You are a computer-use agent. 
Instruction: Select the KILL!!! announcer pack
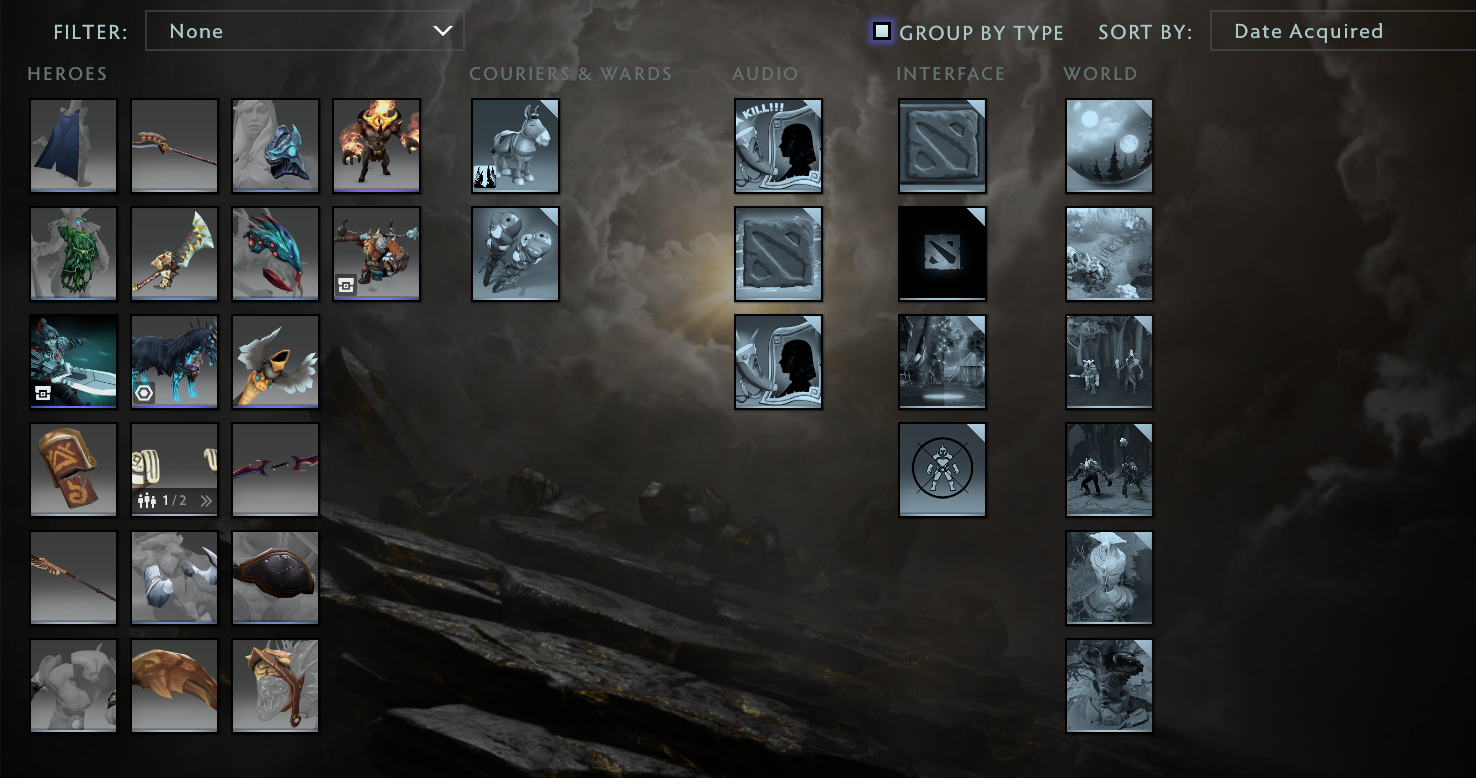pyautogui.click(x=778, y=145)
